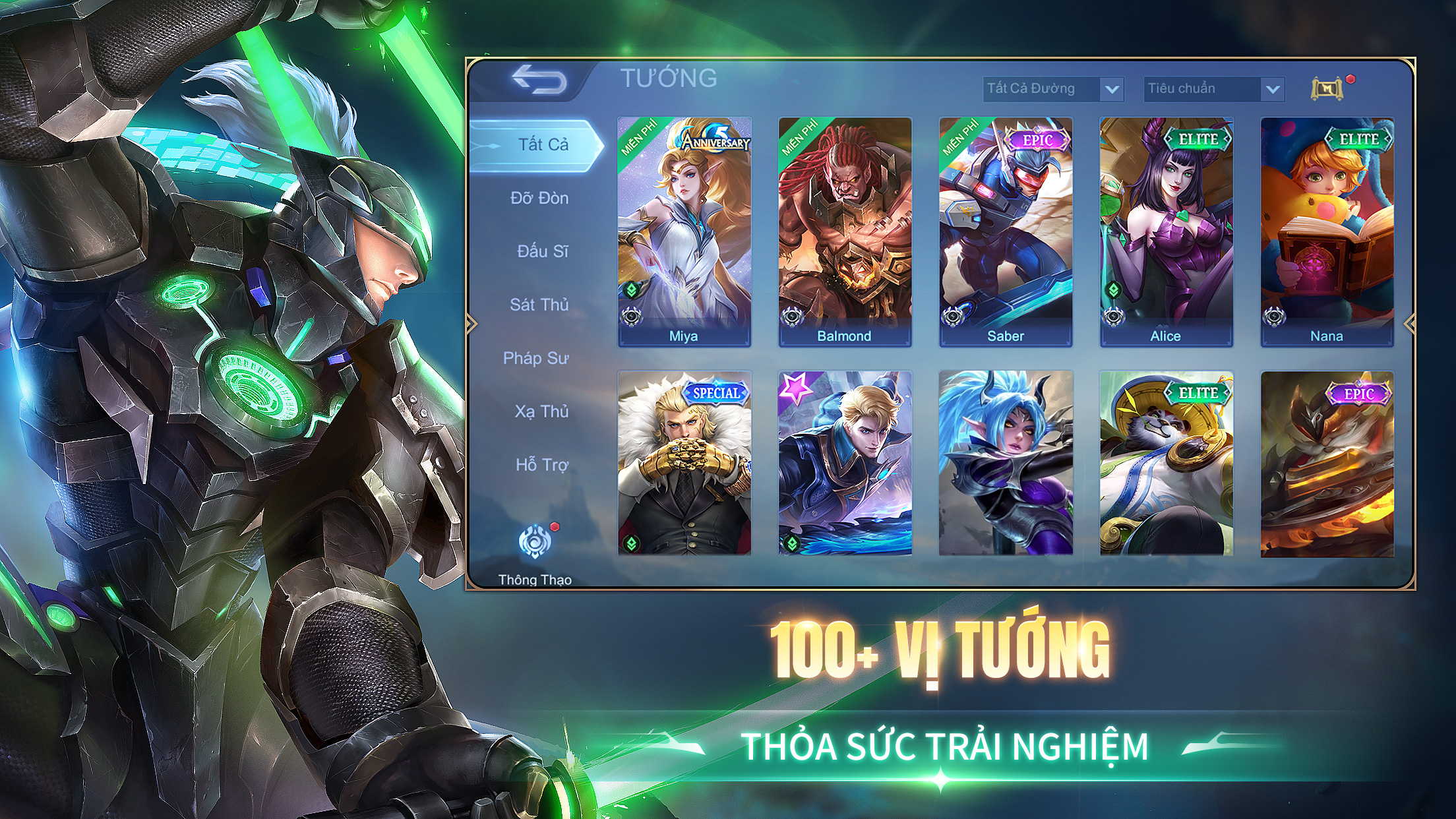Pick the blue-haired horned hero card
The width and height of the screenshot is (1456, 819).
tap(1006, 463)
